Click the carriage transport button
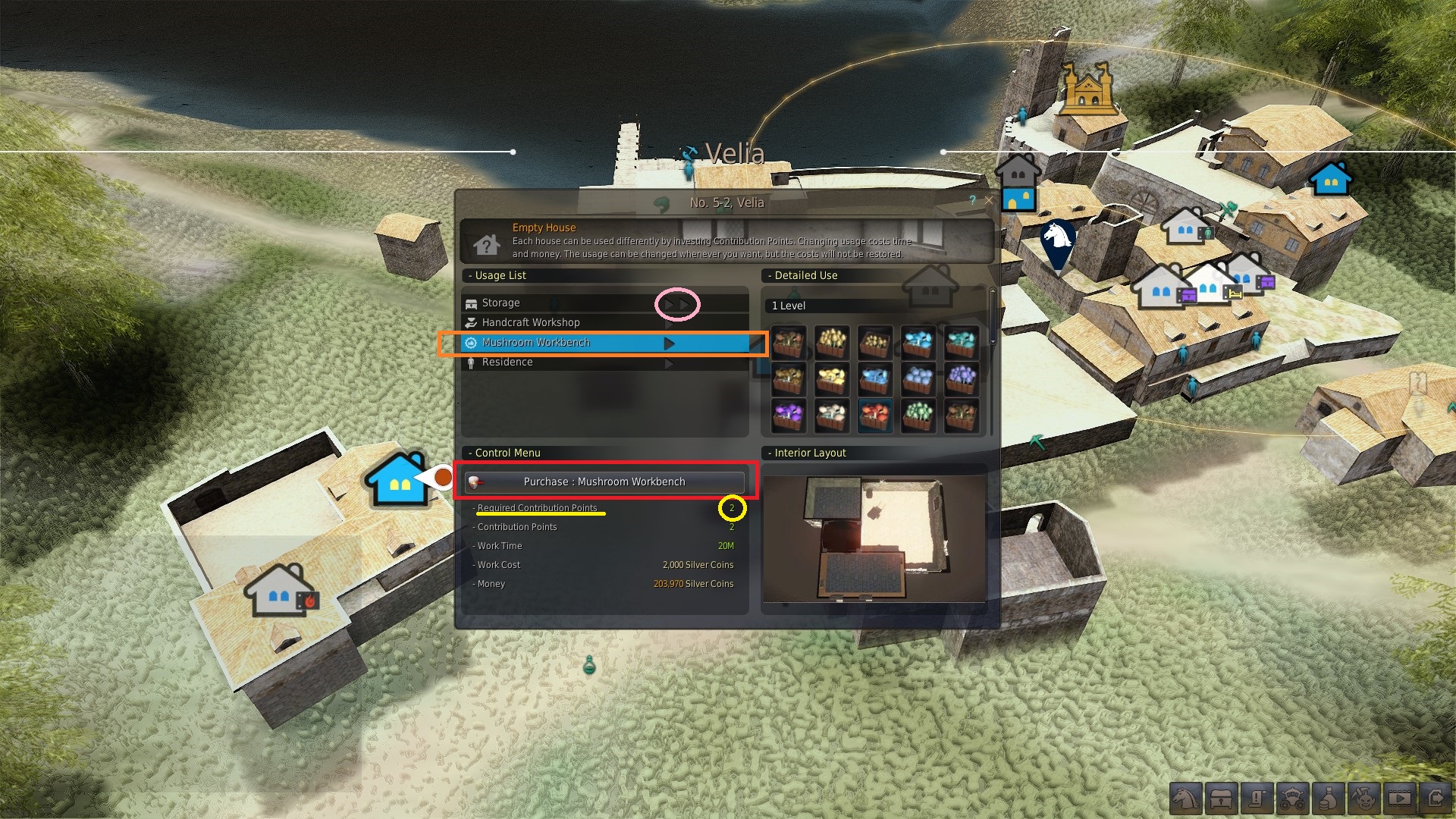This screenshot has width=1456, height=819. [1292, 799]
